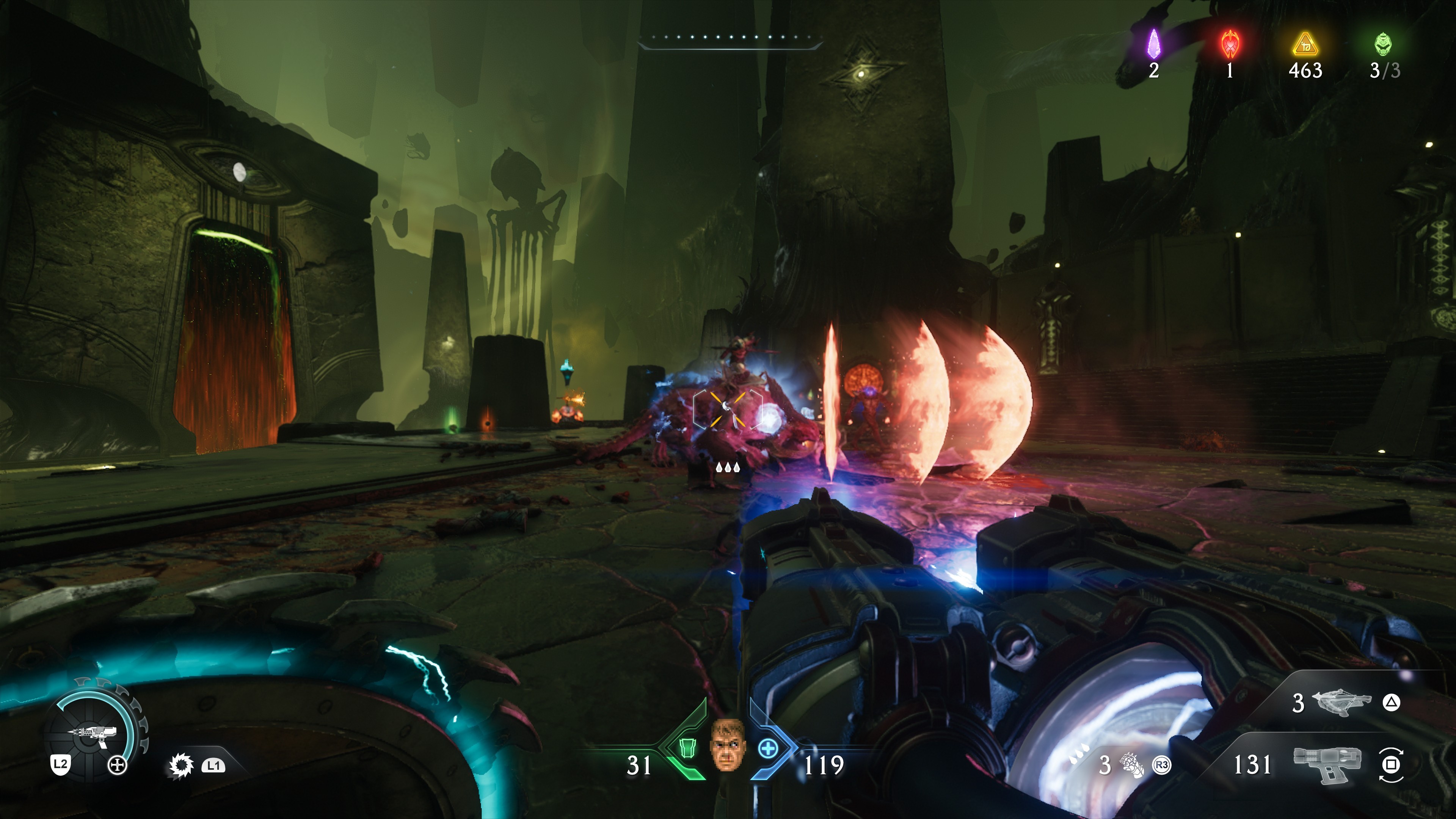Activate the shield saw throw icon
1456x819 pixels.
(x=181, y=766)
